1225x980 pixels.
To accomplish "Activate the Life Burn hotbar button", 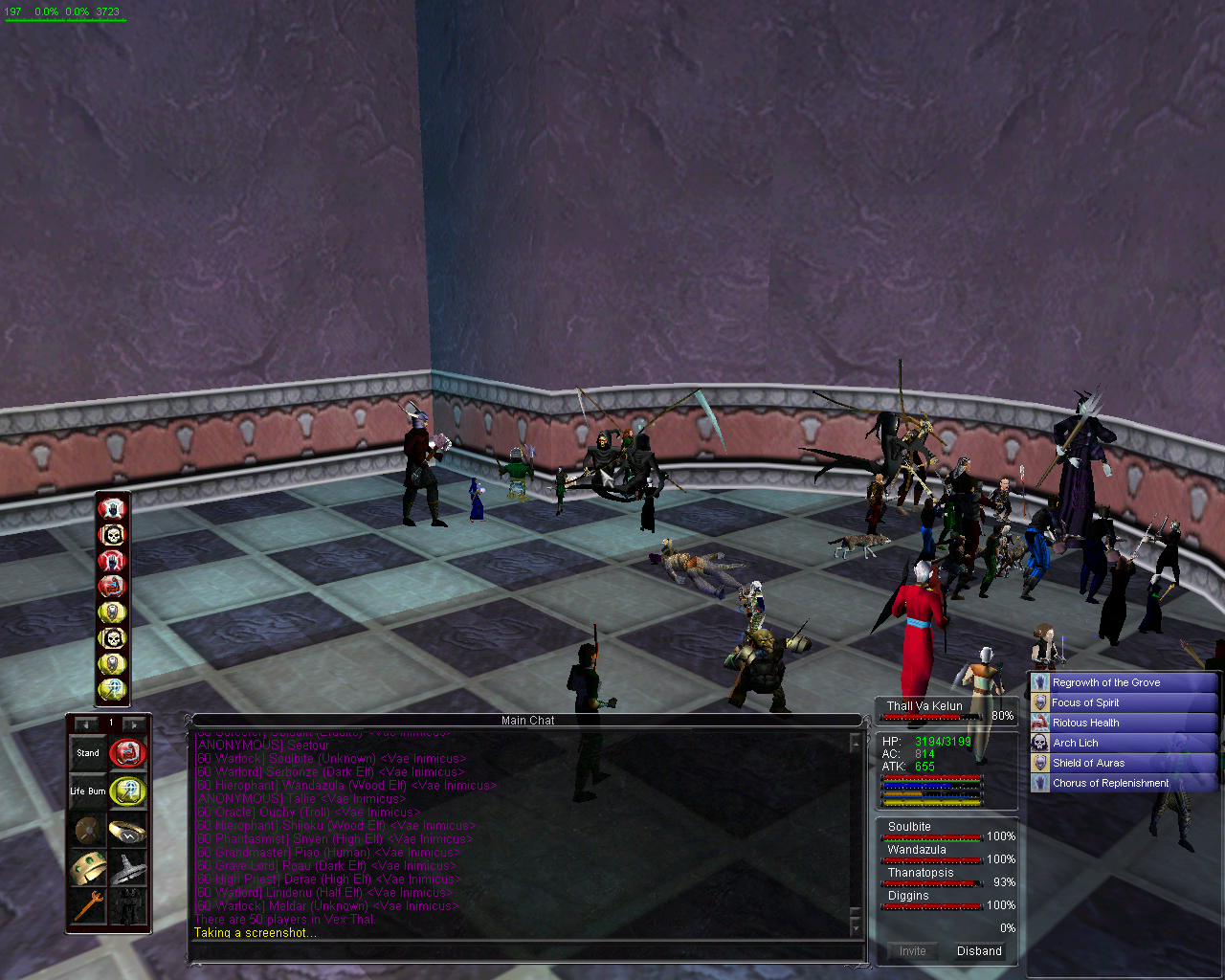I will tap(88, 791).
